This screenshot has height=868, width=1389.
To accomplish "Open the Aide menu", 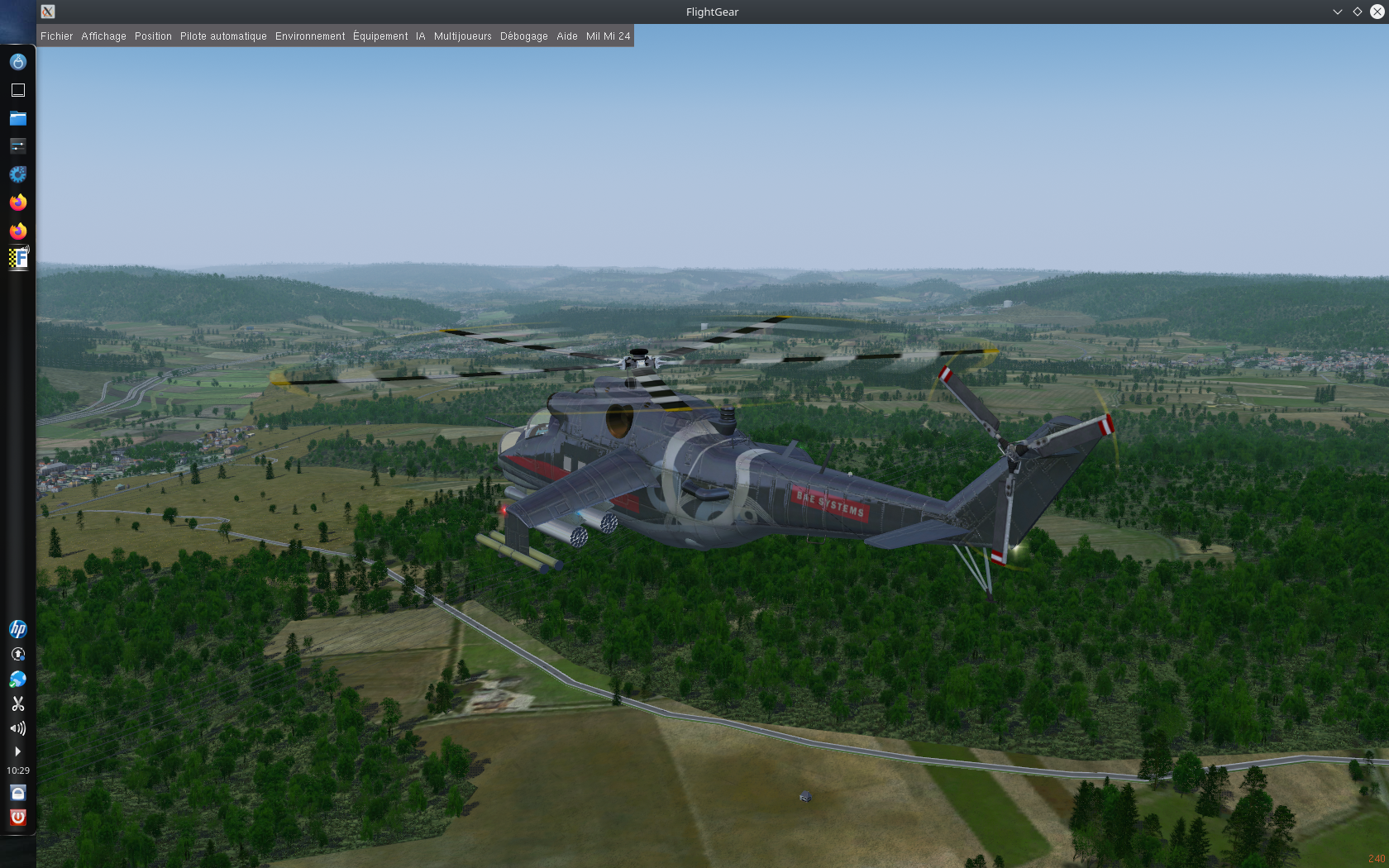I will pyautogui.click(x=567, y=36).
